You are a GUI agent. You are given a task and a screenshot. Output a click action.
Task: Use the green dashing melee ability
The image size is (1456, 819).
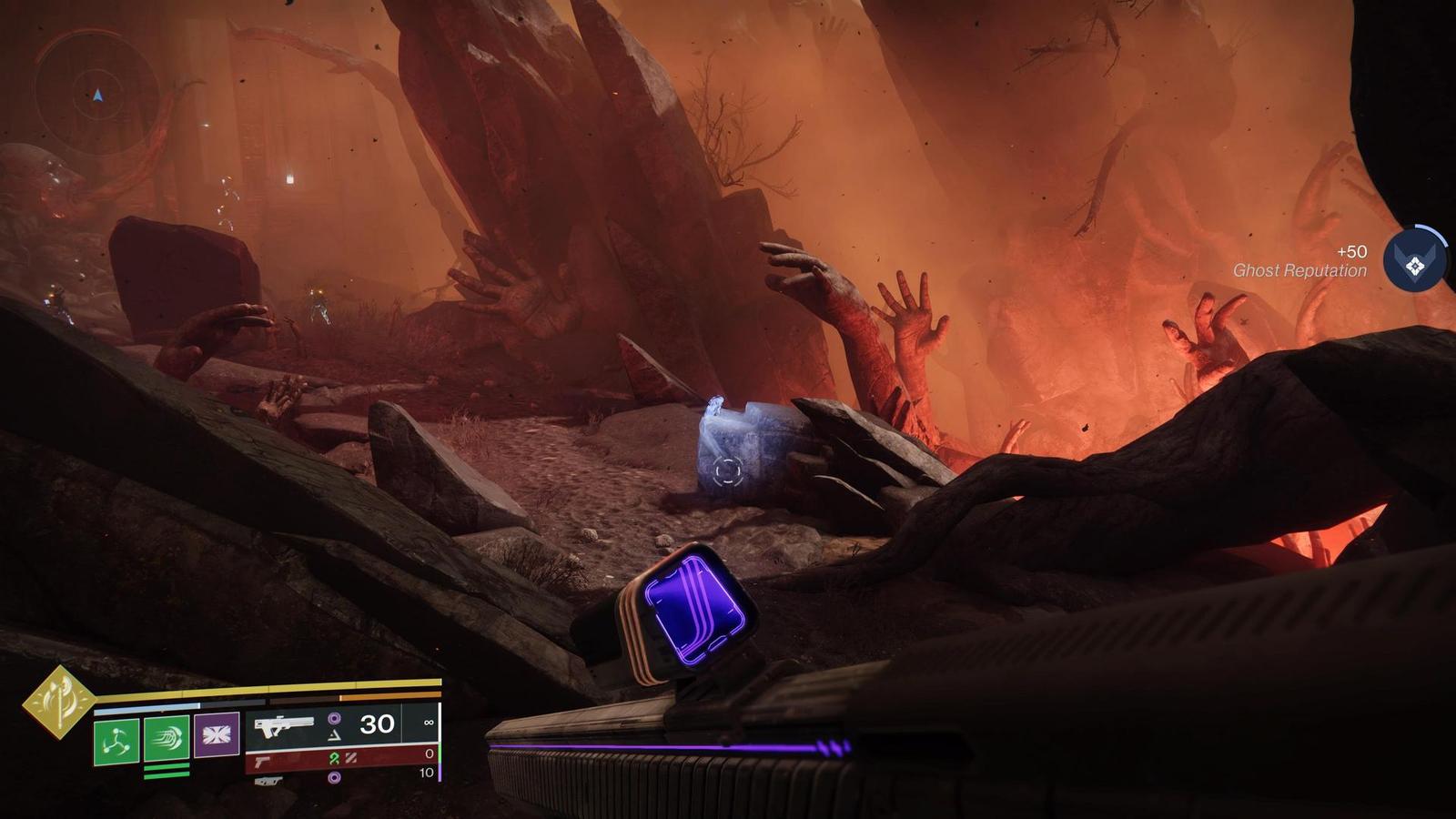point(167,738)
